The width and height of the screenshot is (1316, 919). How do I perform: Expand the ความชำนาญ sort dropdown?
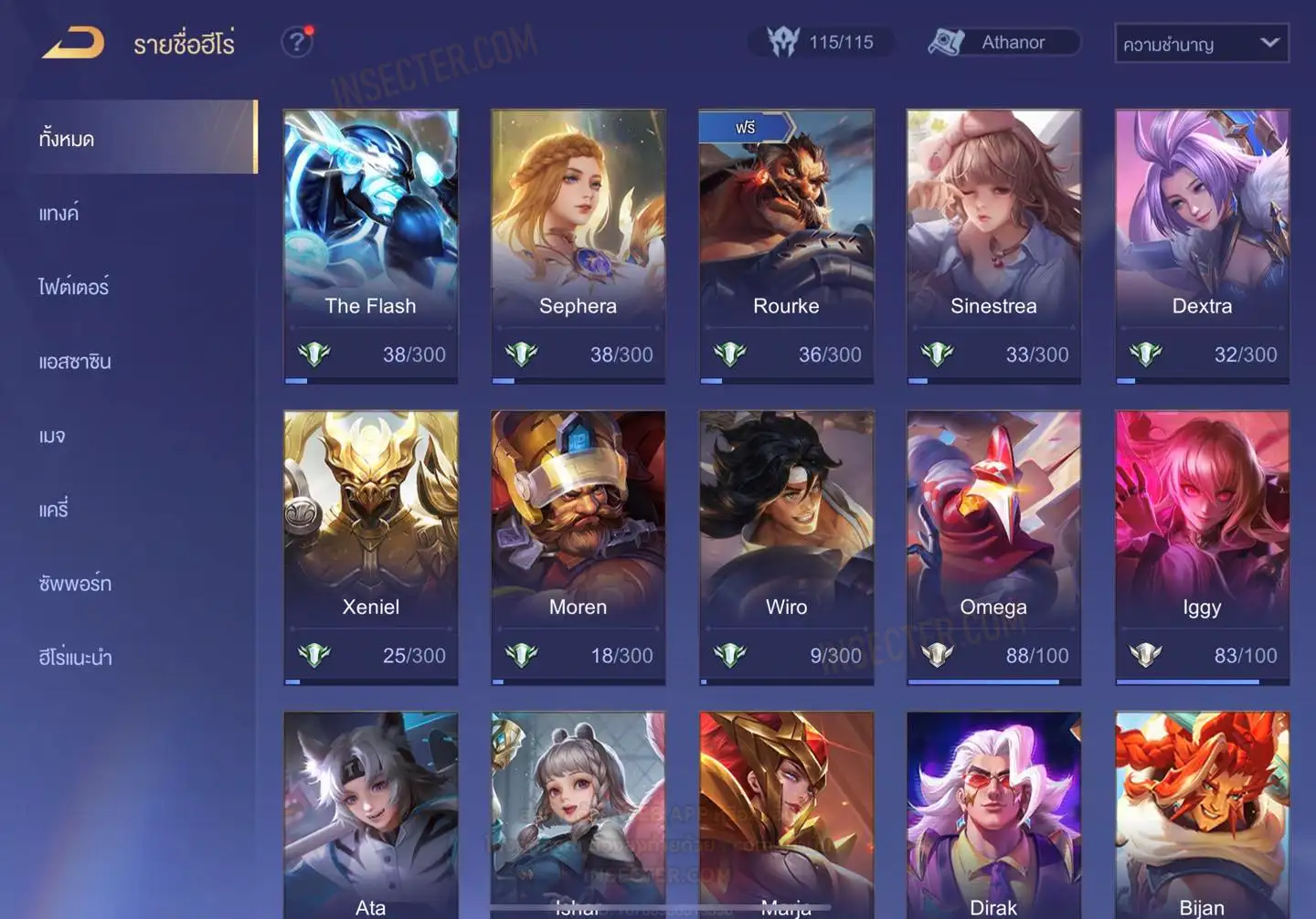(1201, 44)
